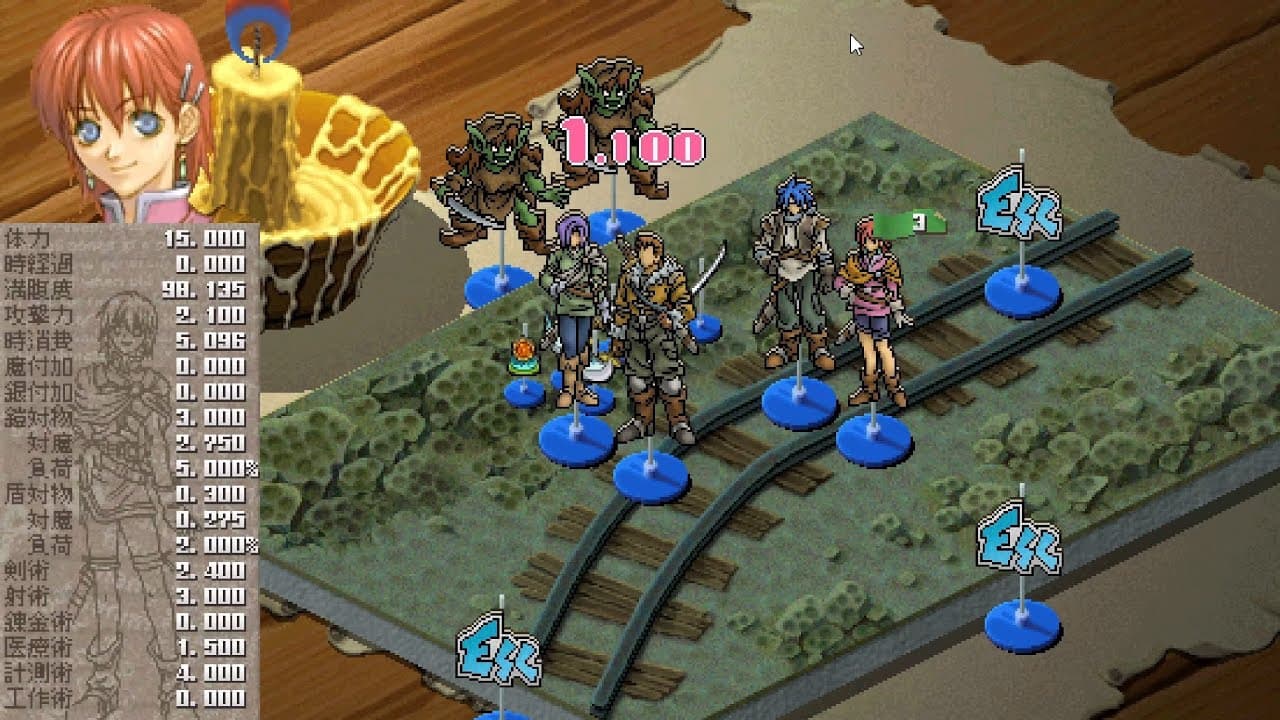Click the ESC escape marker on the rails
The height and width of the screenshot is (720, 1280).
(x=1018, y=207)
